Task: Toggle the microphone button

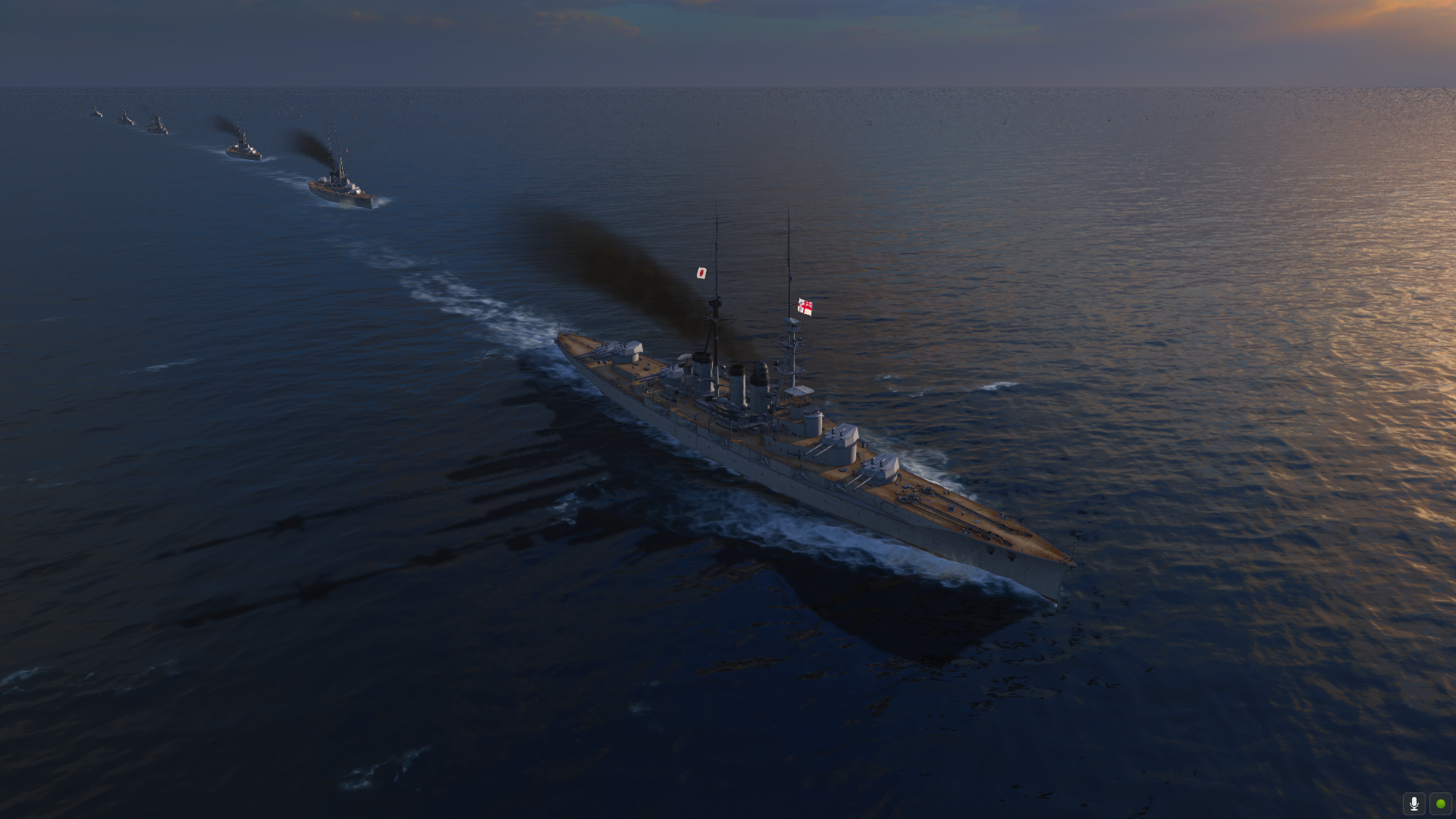Action: click(1414, 803)
